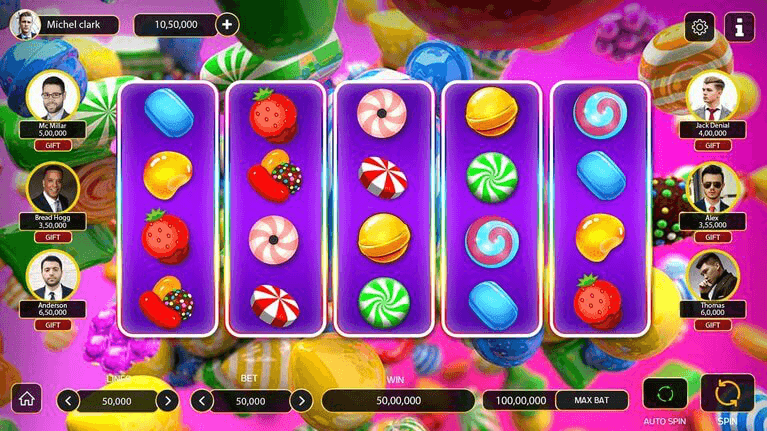767x431 pixels.
Task: Send a gift to Thomas
Action: coord(713,326)
